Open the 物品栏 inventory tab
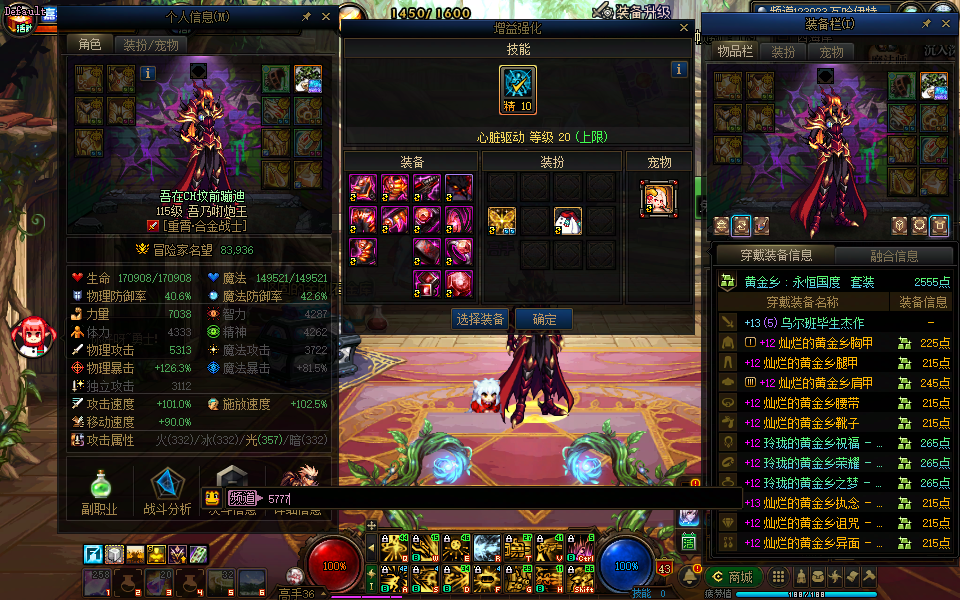The width and height of the screenshot is (960, 600). (735, 52)
